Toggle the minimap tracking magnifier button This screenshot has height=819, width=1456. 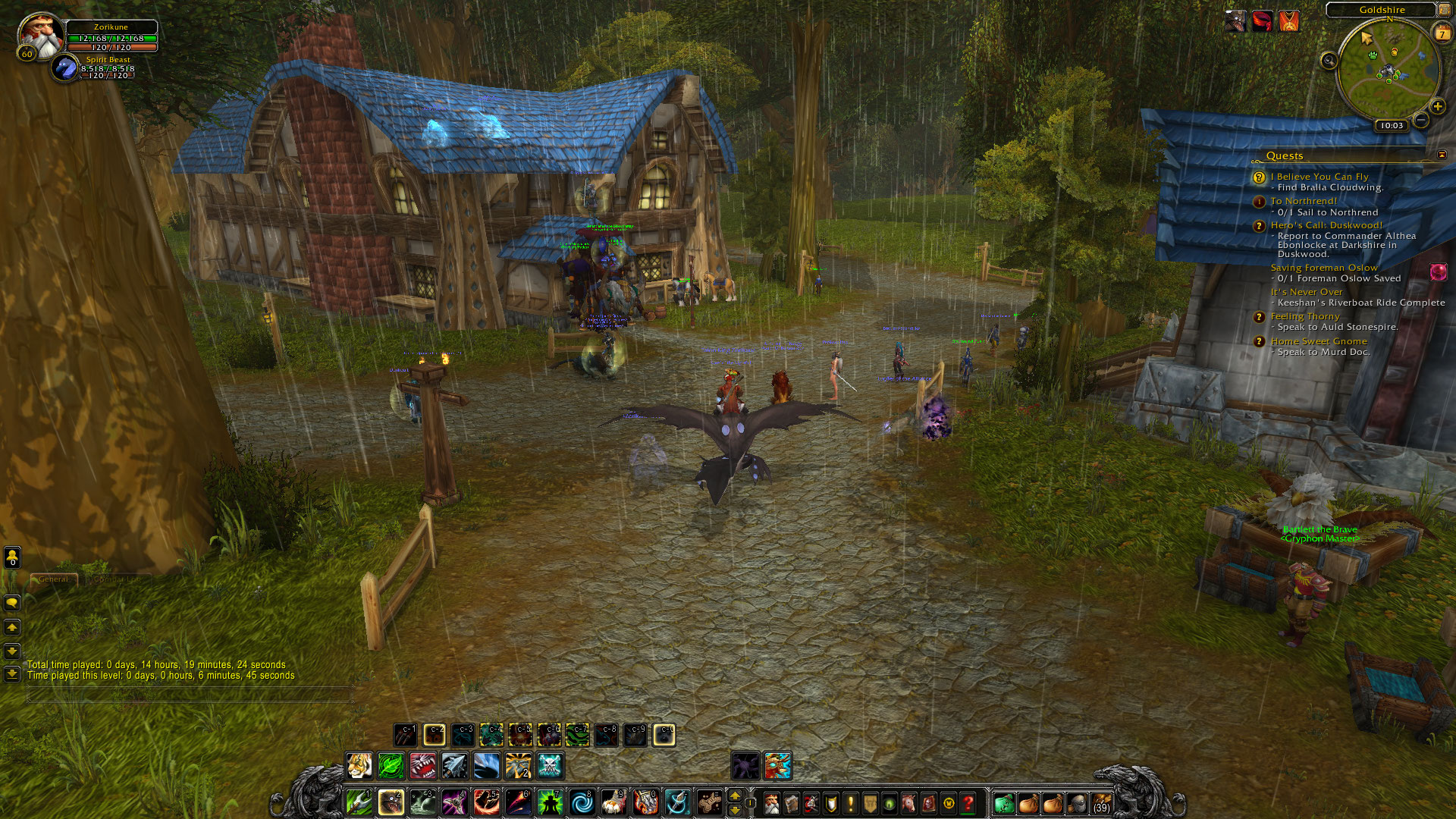(x=1329, y=61)
